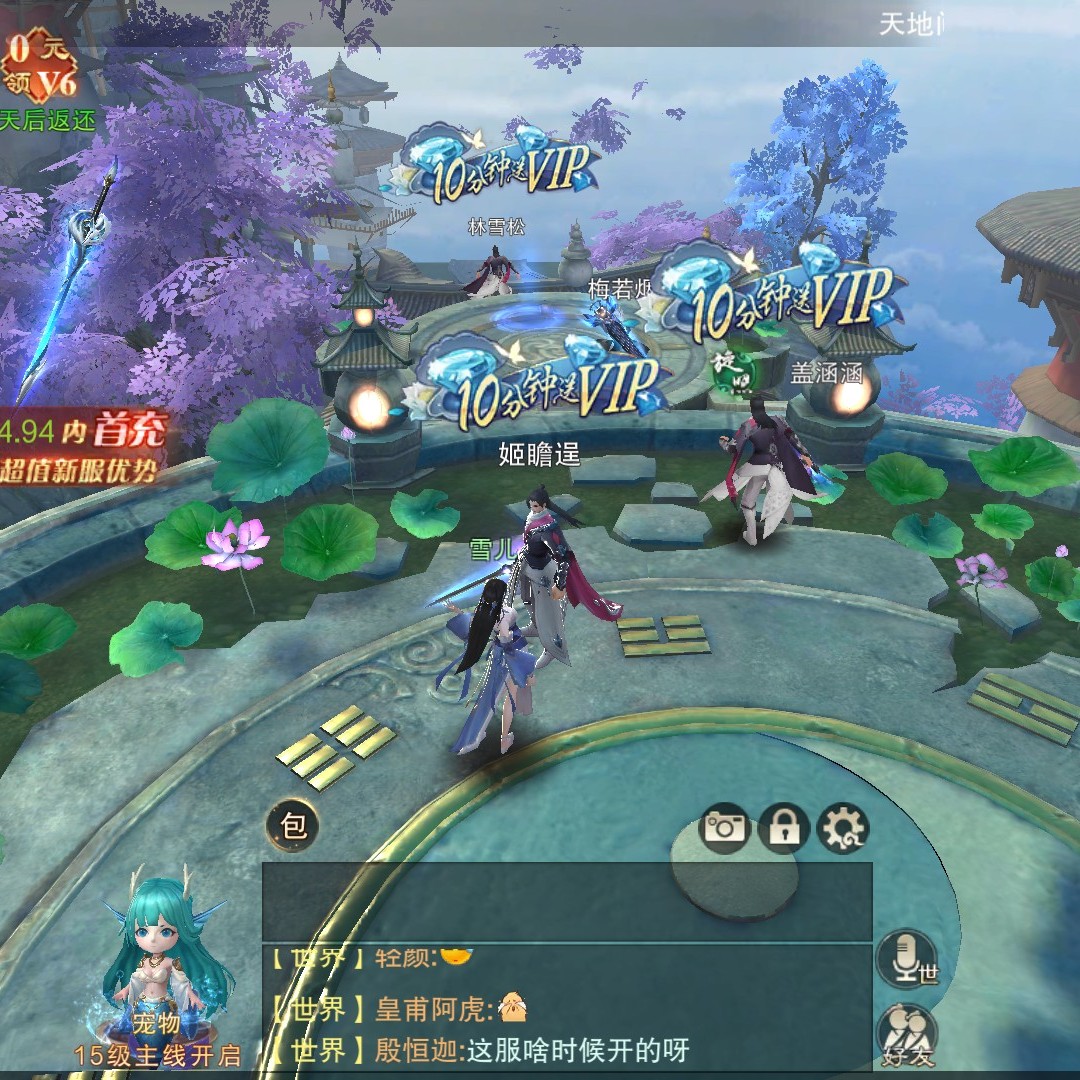Activate the microphone voice chat button

tap(906, 958)
